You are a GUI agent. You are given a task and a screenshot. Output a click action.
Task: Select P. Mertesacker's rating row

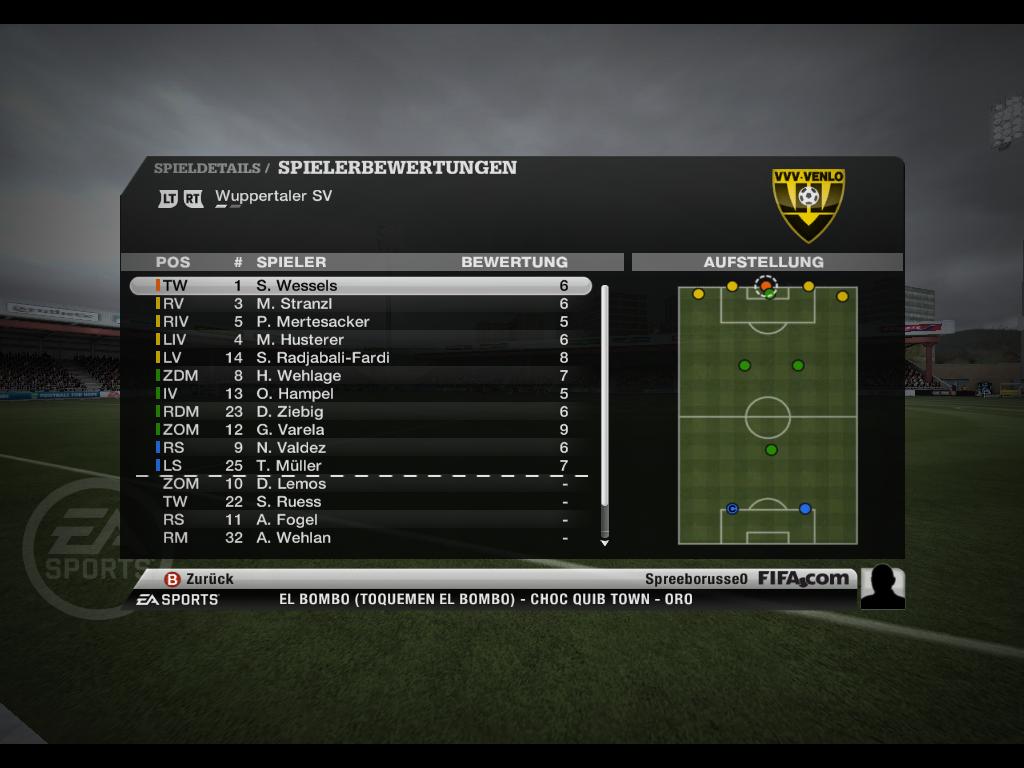click(x=360, y=322)
